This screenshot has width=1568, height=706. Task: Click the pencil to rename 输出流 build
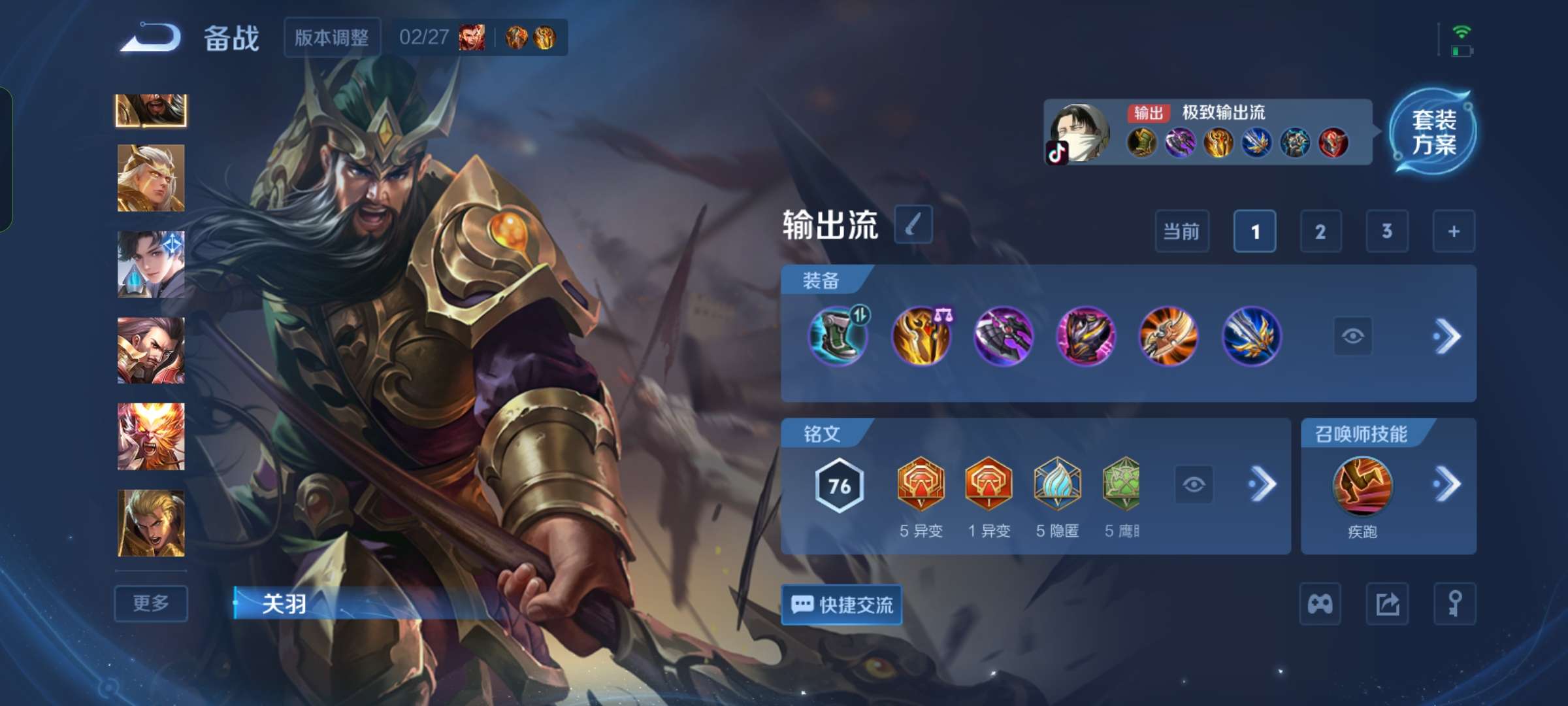[913, 224]
